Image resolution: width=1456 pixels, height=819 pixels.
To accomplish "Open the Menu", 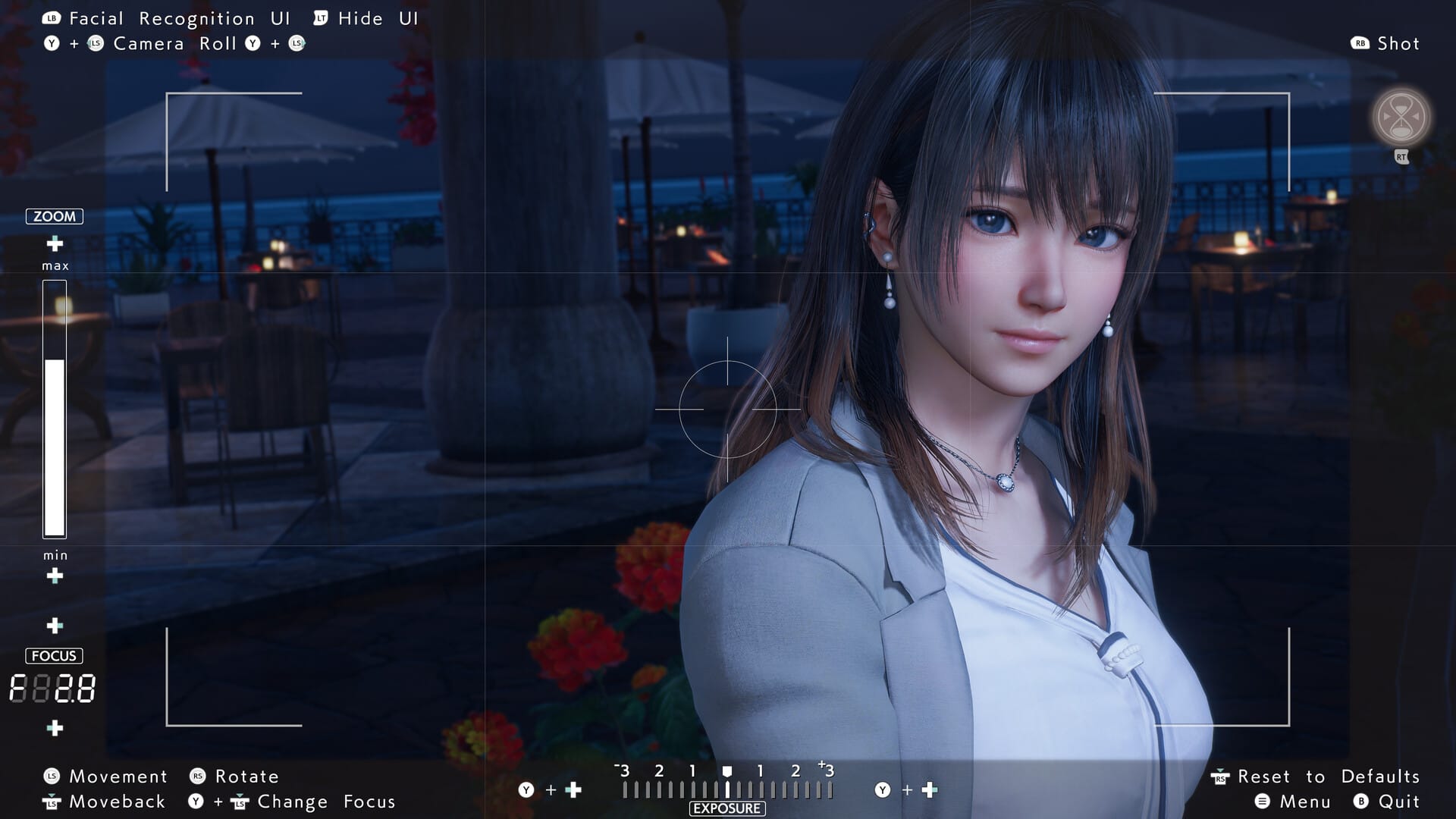I will point(1264,801).
